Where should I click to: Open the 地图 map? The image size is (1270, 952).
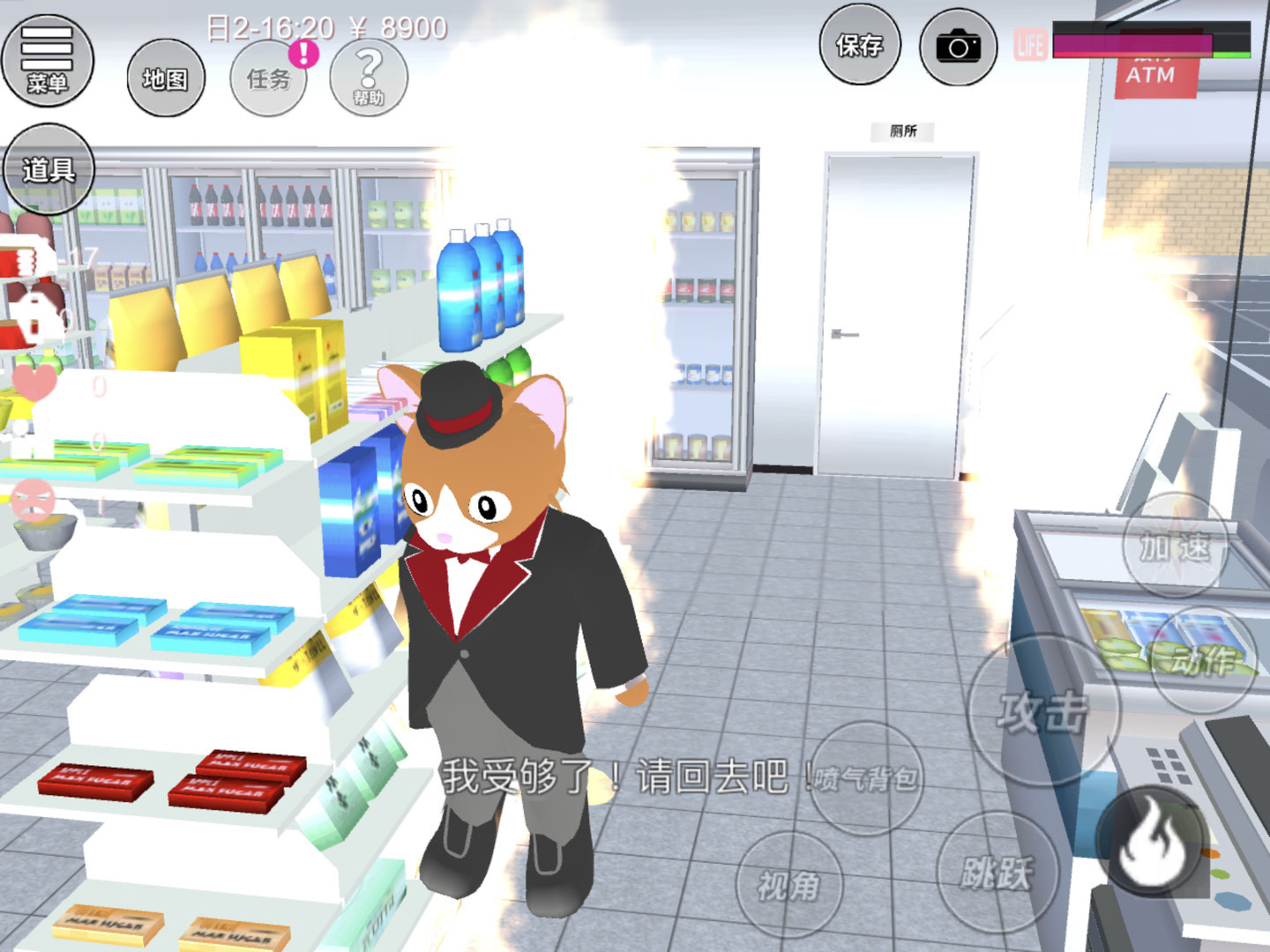pyautogui.click(x=166, y=79)
